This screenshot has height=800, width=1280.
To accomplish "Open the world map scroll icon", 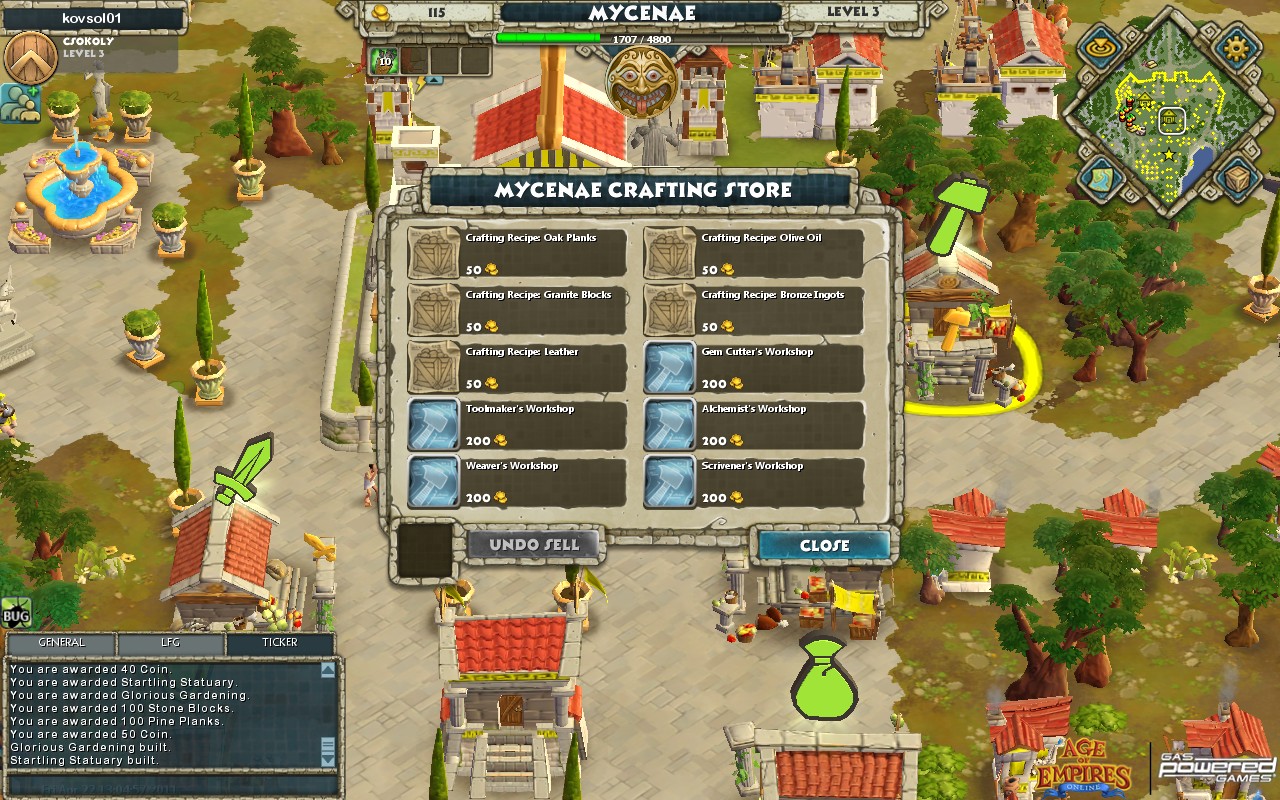I will tap(1100, 180).
